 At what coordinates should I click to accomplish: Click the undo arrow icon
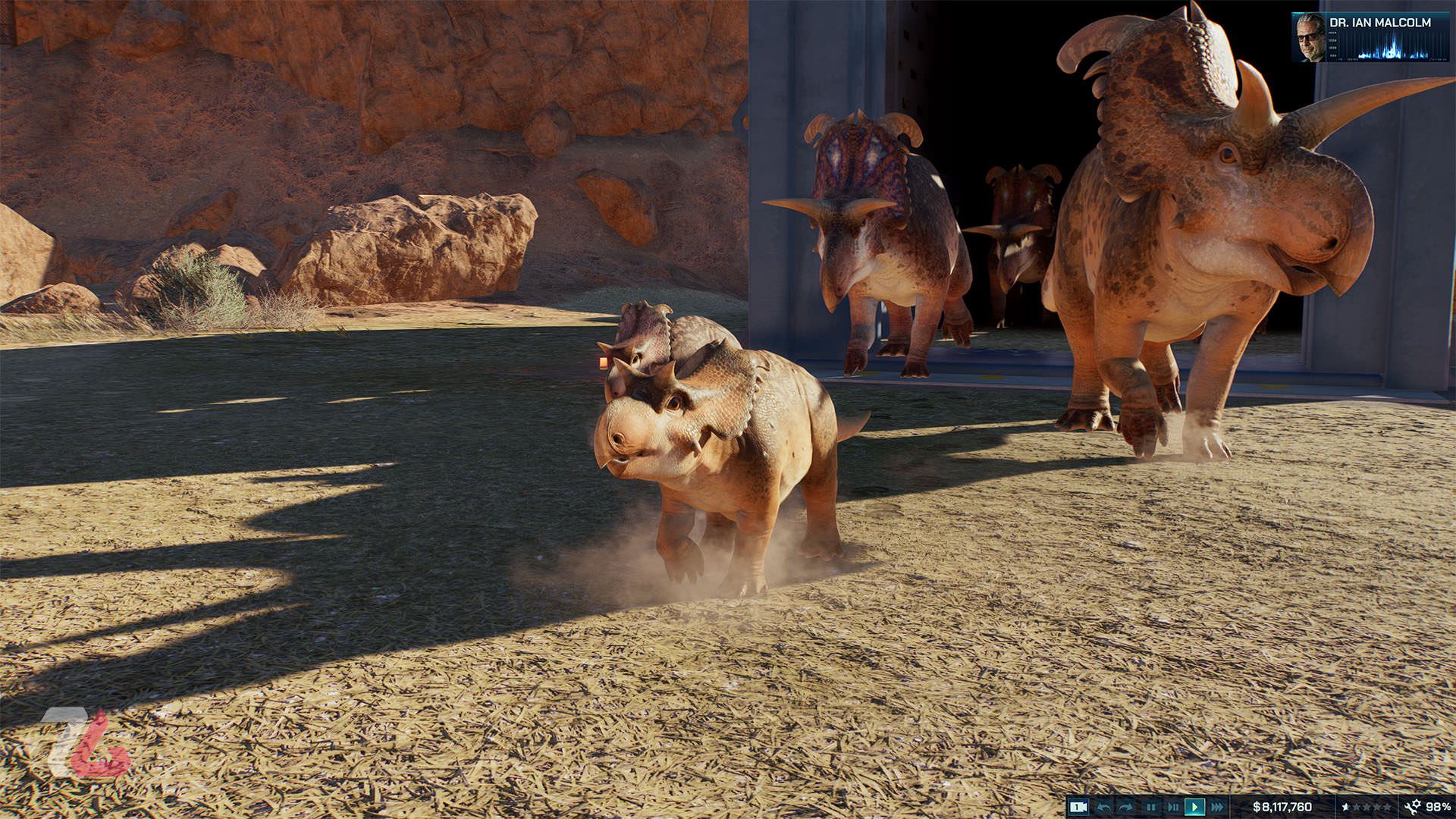(x=1103, y=806)
